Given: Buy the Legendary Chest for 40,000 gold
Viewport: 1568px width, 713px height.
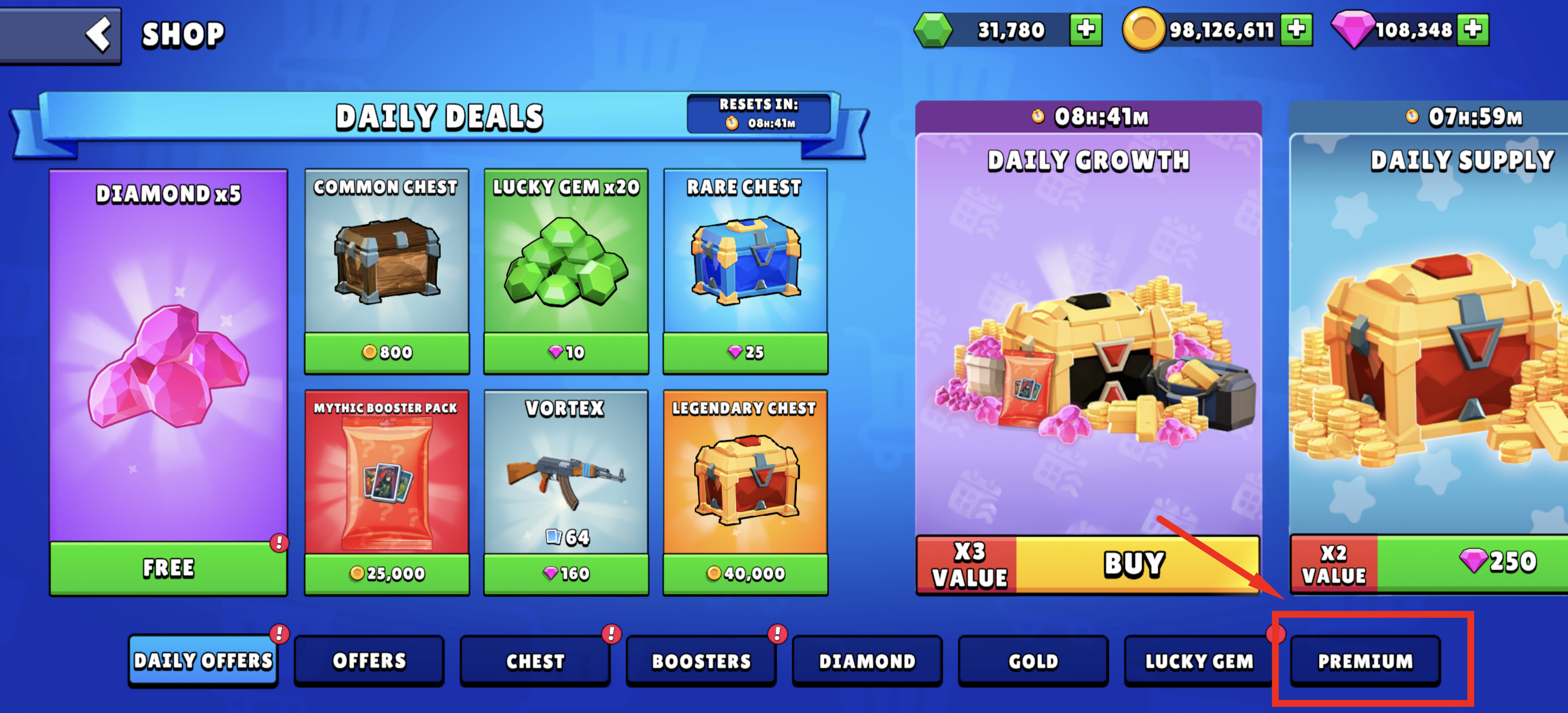Looking at the screenshot, I should point(745,573).
